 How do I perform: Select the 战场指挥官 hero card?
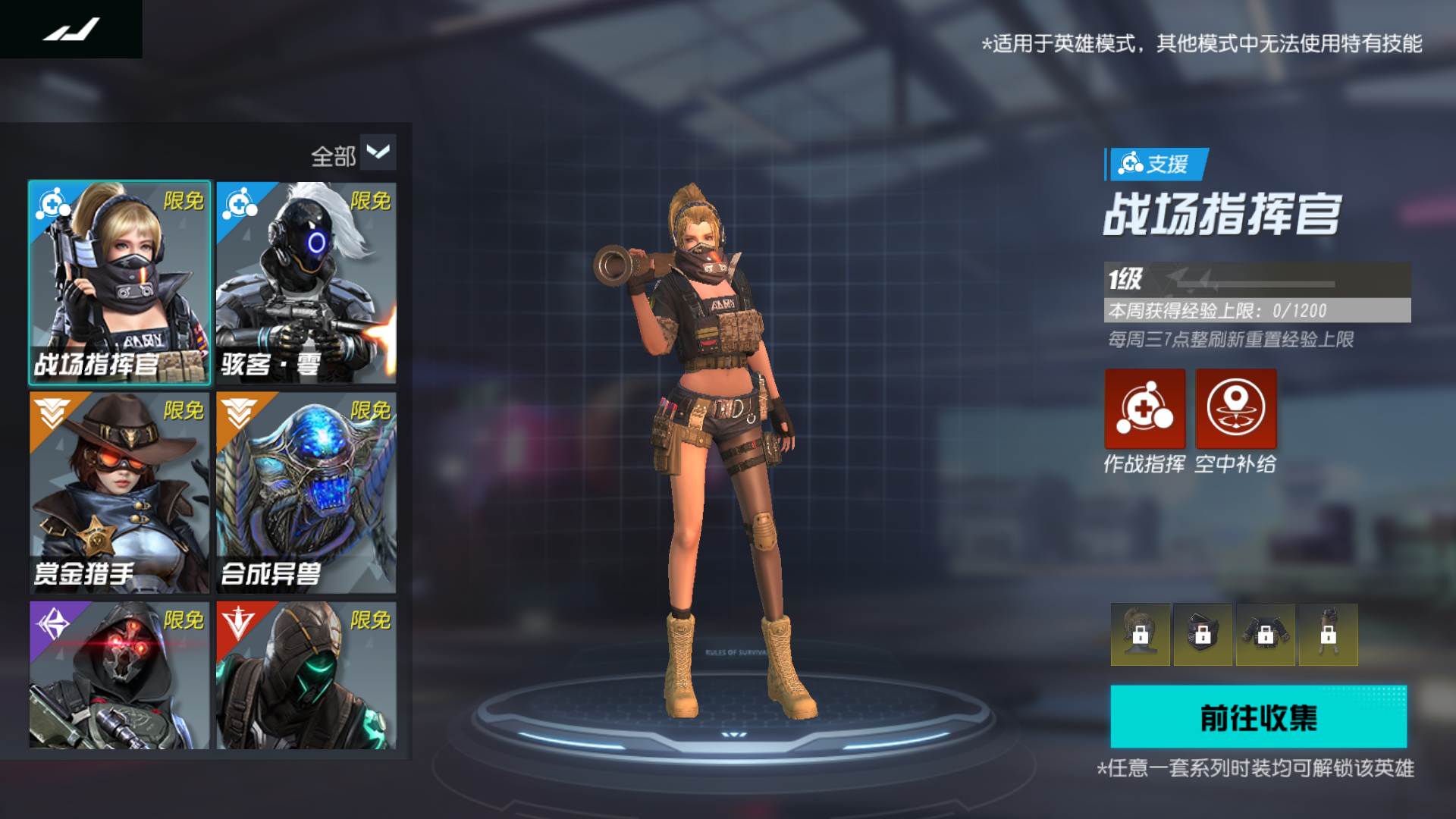pos(120,282)
